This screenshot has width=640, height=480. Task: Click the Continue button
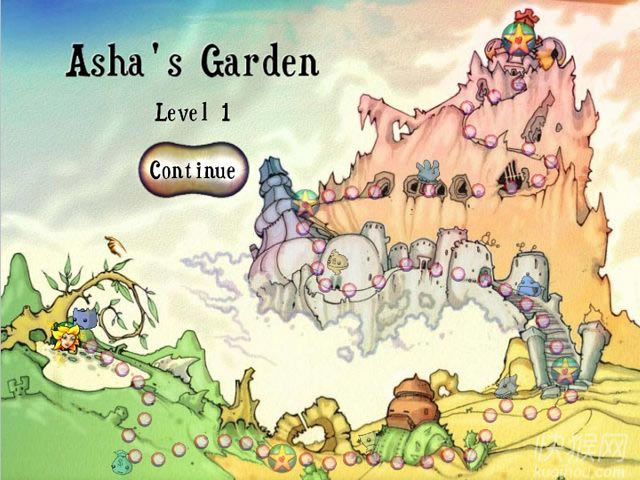pos(193,170)
